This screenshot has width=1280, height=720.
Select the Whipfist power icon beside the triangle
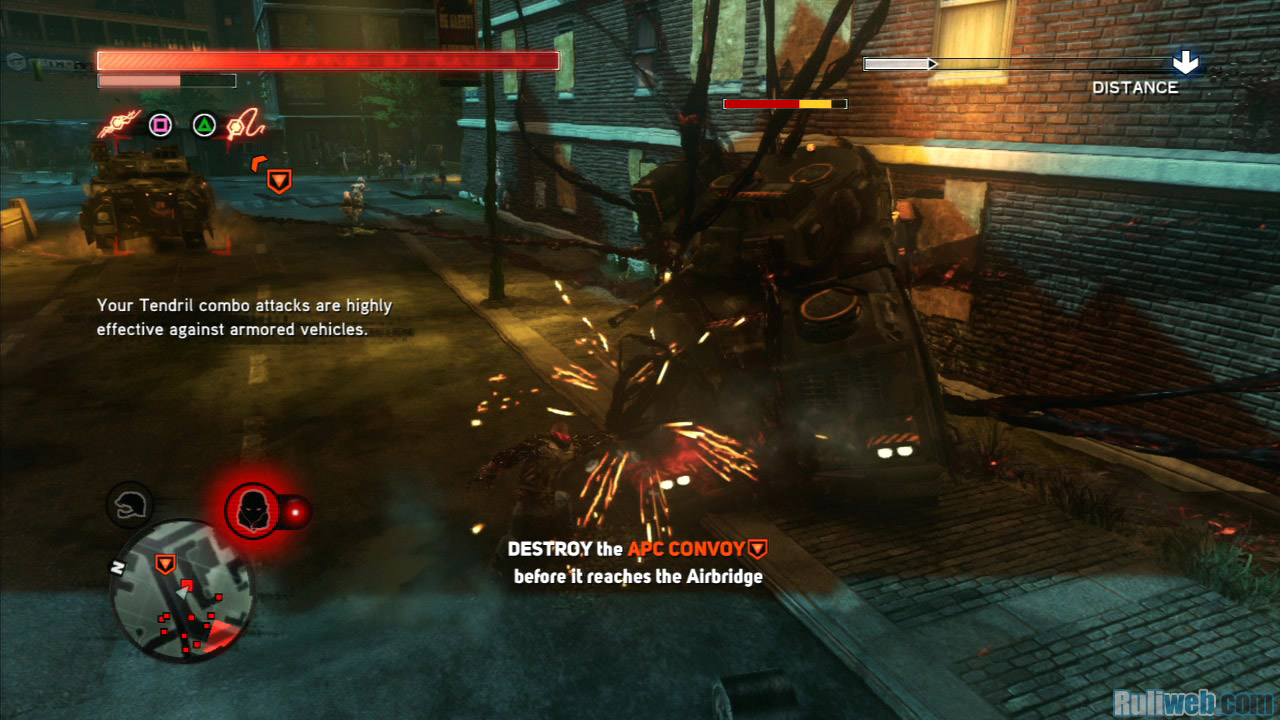245,125
